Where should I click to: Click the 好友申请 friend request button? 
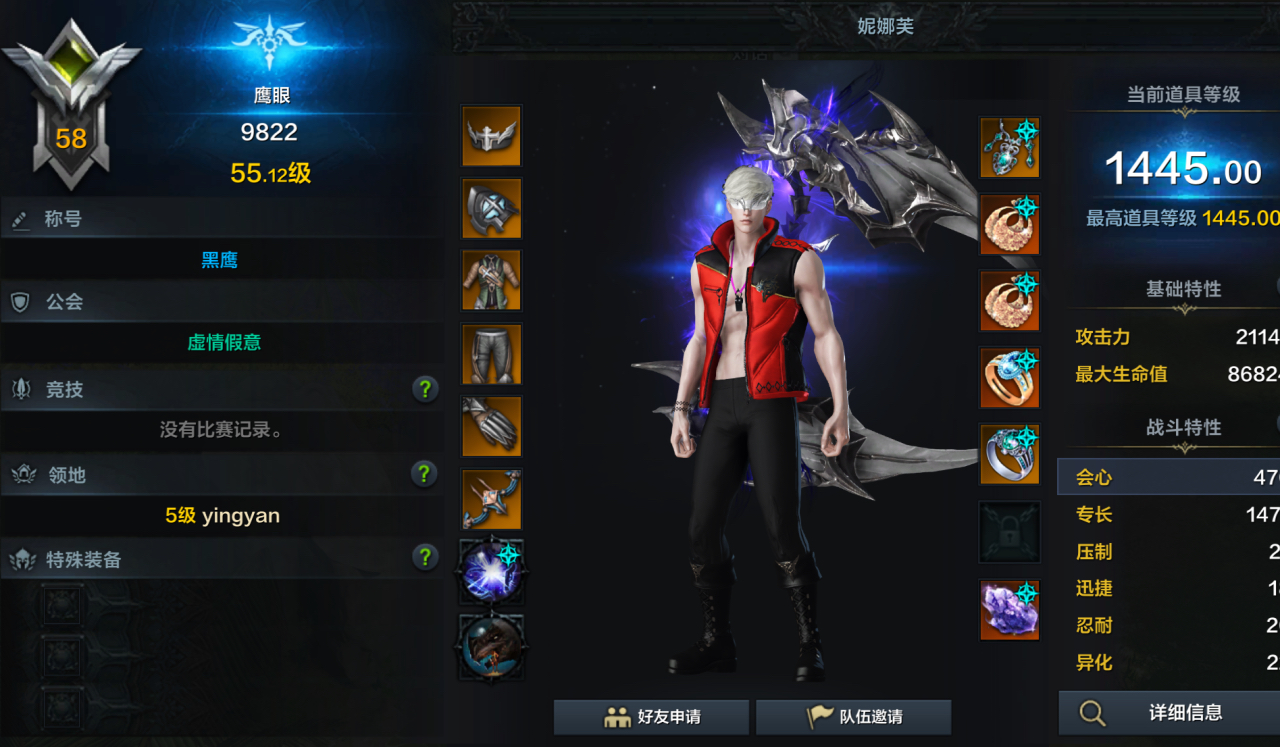coord(651,717)
